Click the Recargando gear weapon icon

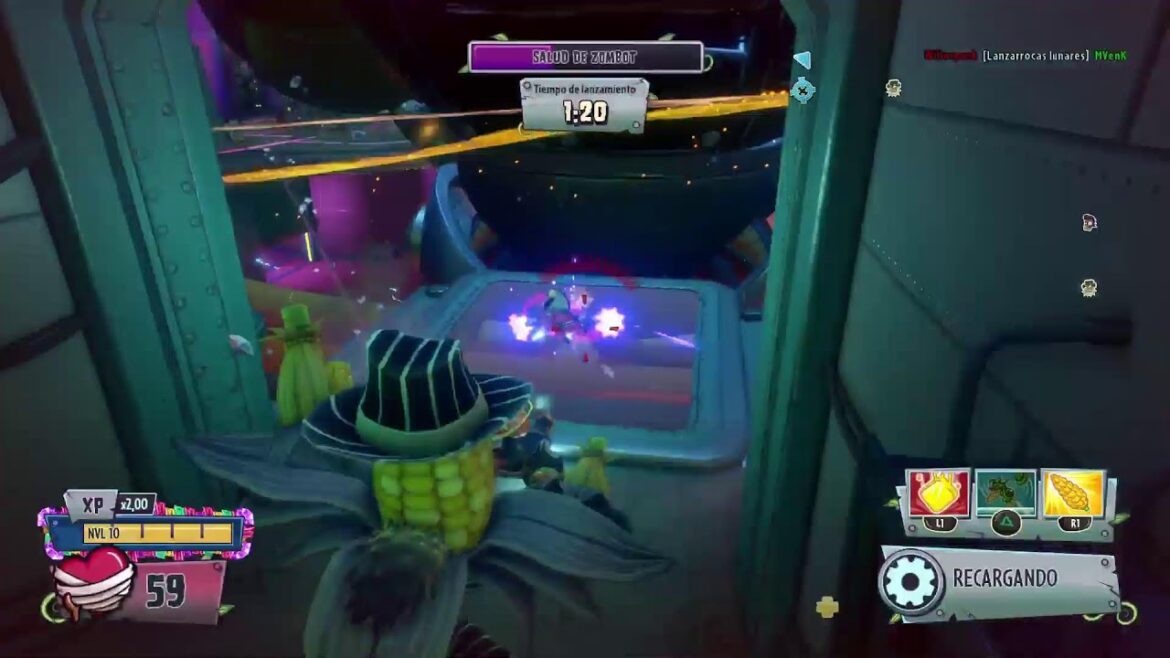click(911, 582)
